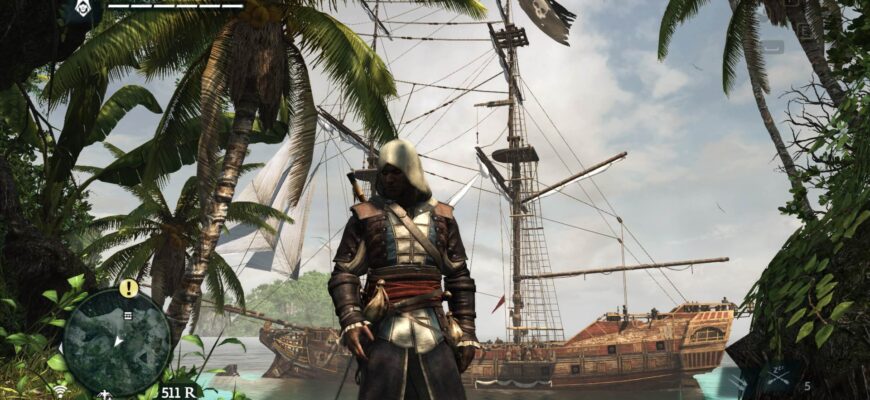Click the Assassin emblem next to health bar

tap(80, 10)
